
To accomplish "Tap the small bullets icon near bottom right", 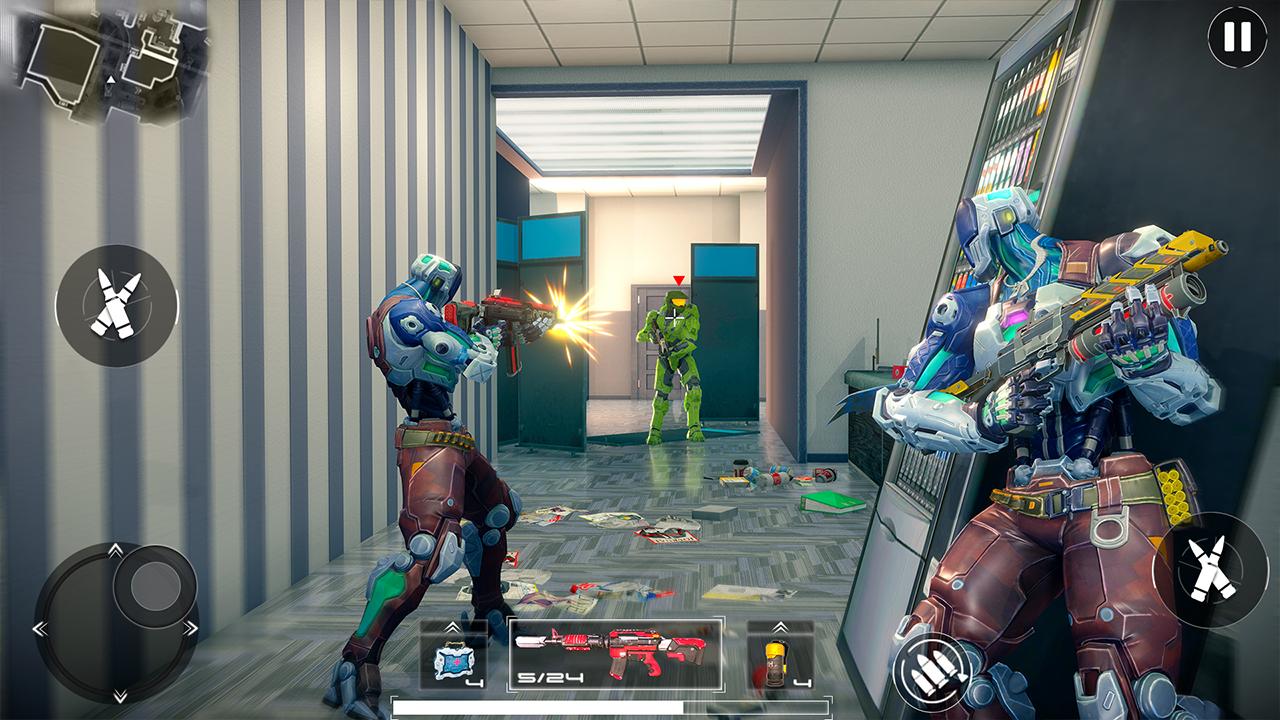I will (930, 673).
